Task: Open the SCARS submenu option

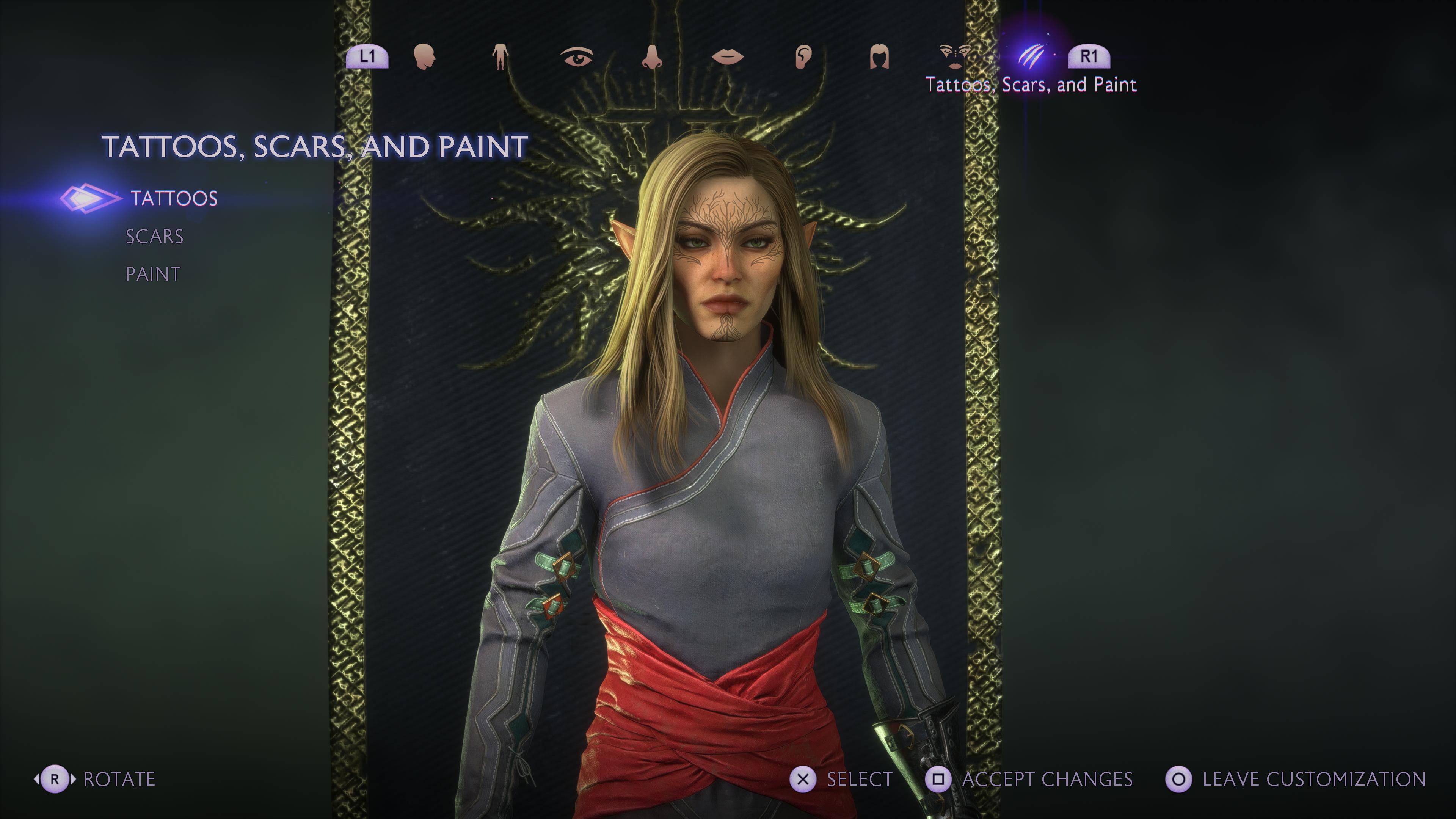Action: (154, 236)
